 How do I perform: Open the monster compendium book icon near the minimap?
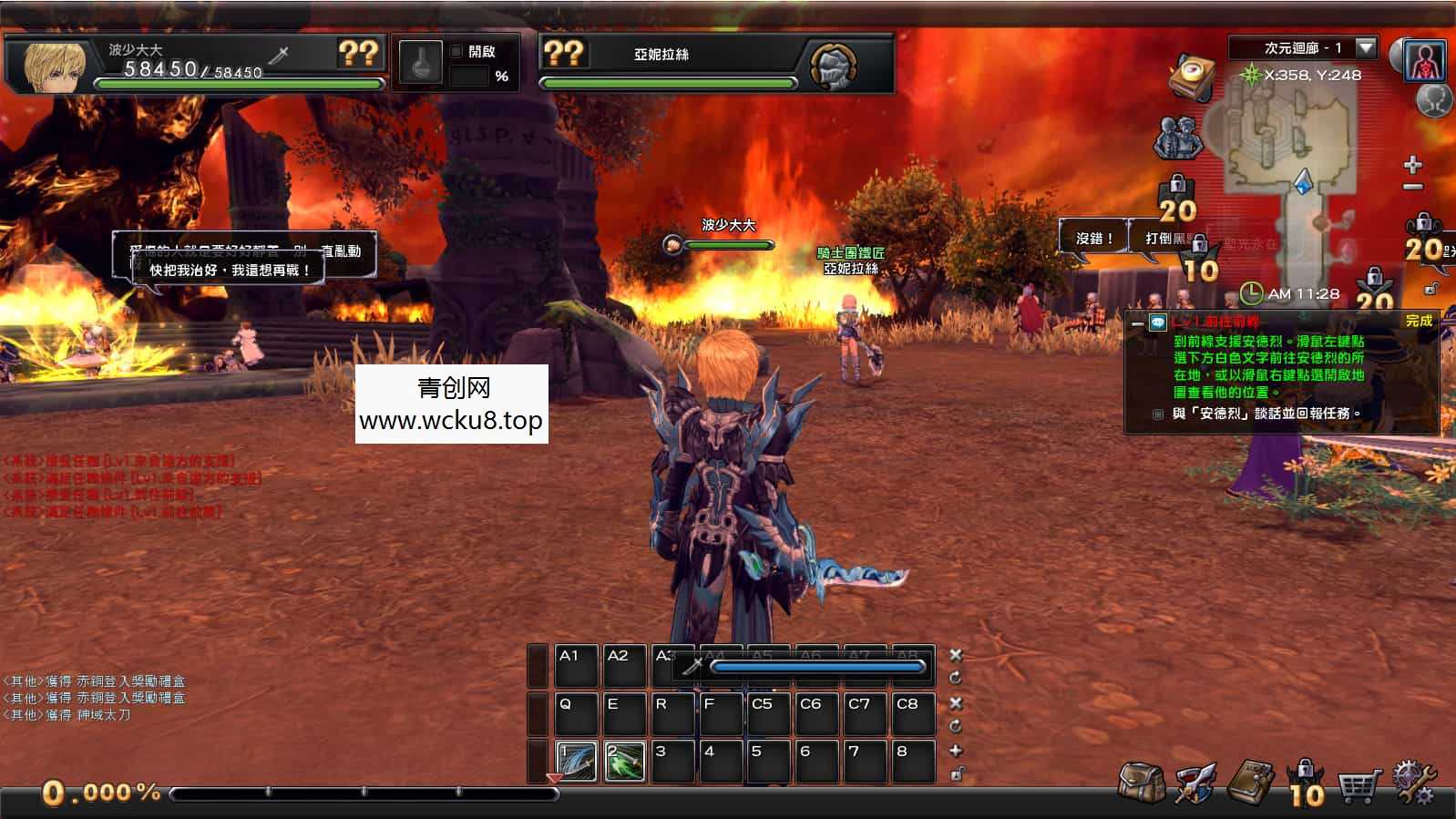pos(1193,74)
